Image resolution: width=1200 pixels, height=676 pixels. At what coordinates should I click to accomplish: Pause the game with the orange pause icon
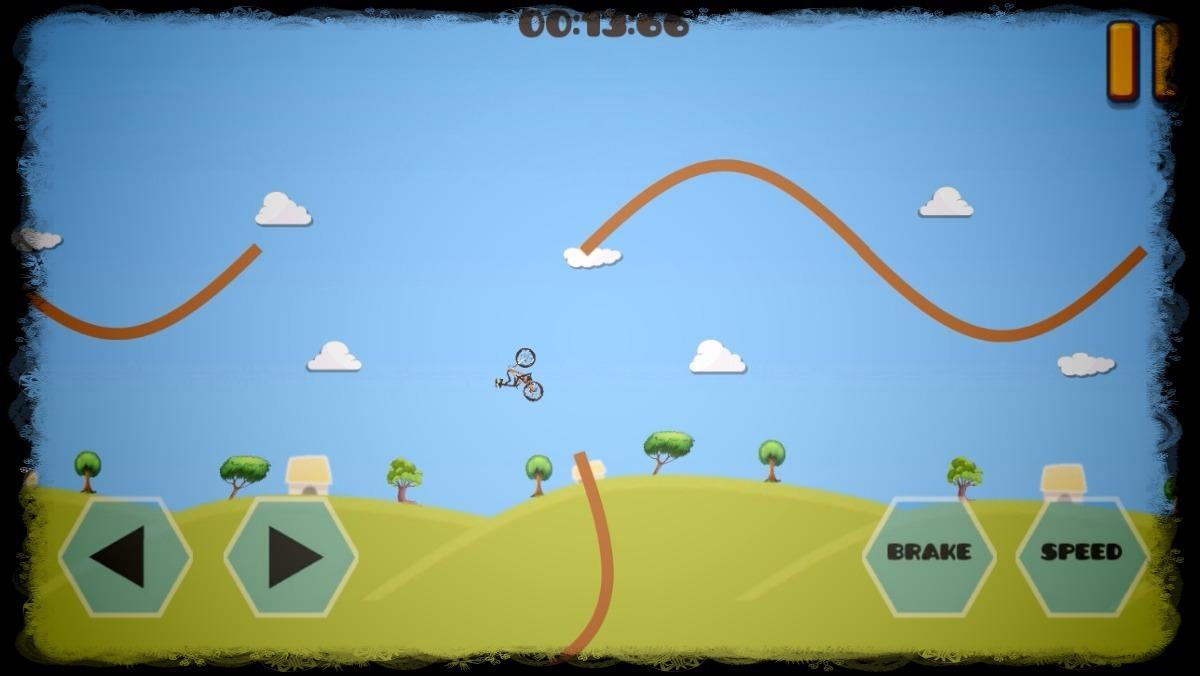1139,60
